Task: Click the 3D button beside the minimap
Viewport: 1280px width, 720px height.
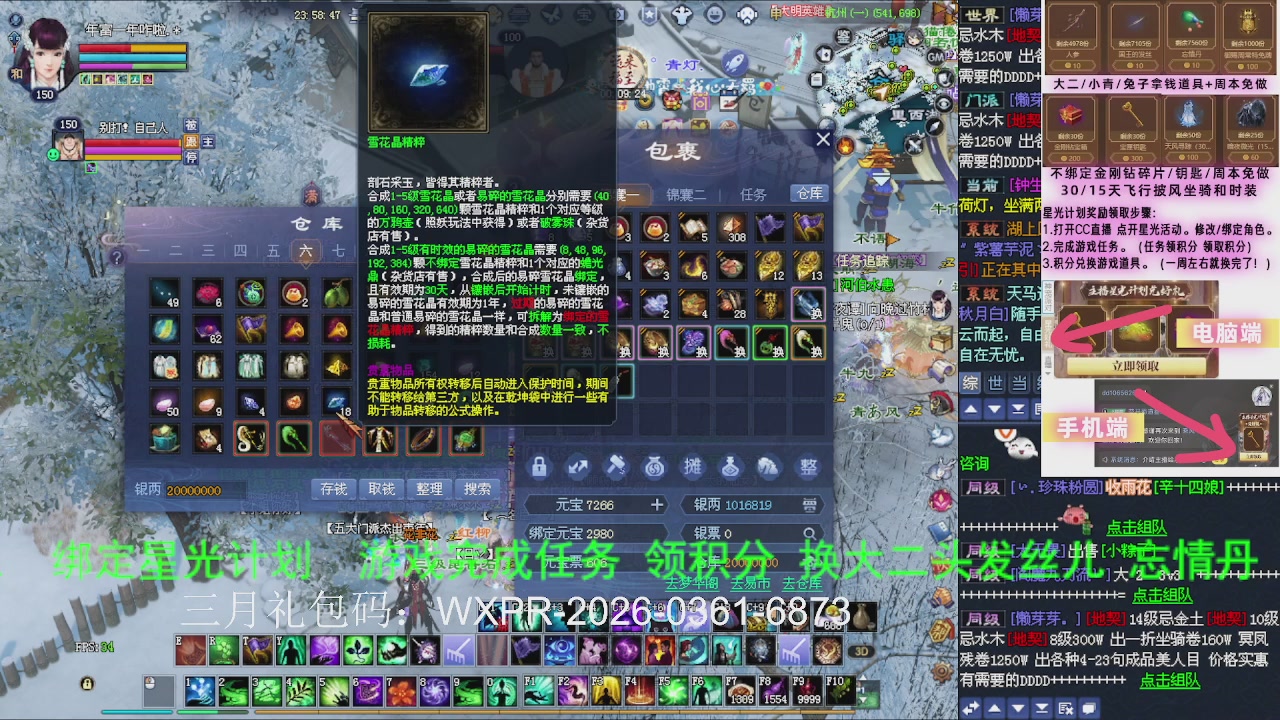Action: coord(862,651)
